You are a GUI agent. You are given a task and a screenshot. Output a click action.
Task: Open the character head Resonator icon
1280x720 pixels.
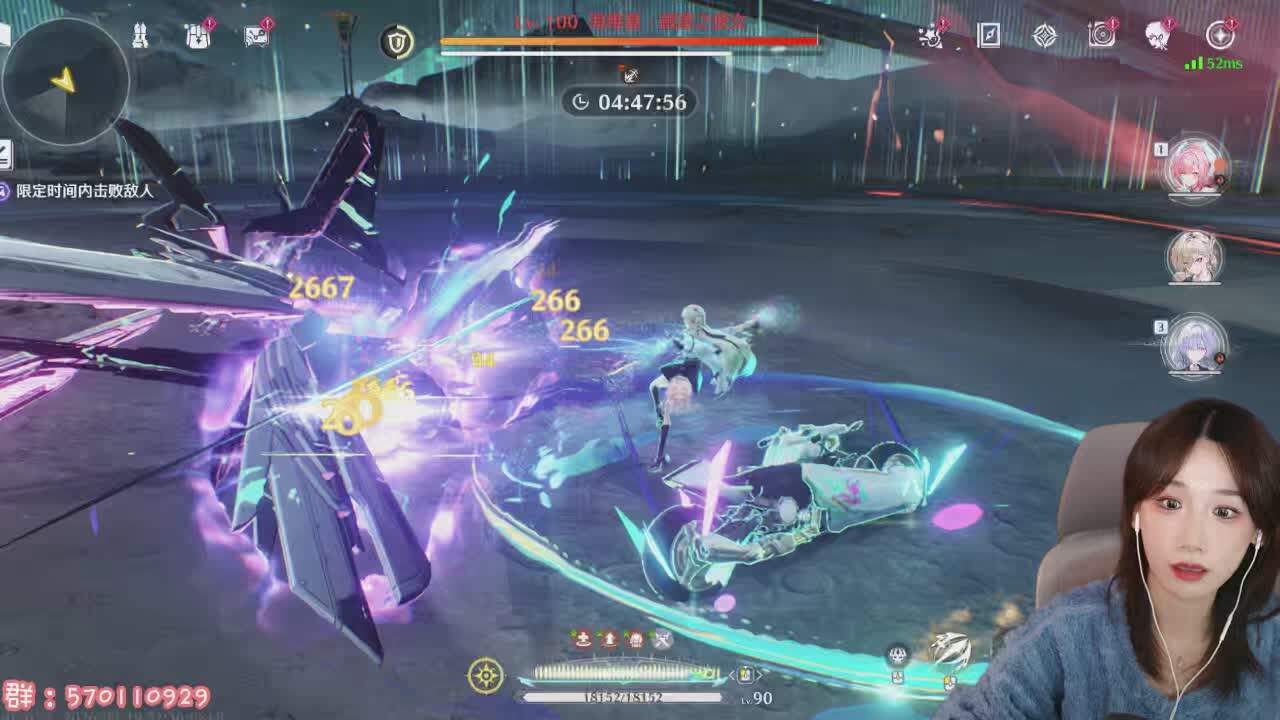(1159, 36)
